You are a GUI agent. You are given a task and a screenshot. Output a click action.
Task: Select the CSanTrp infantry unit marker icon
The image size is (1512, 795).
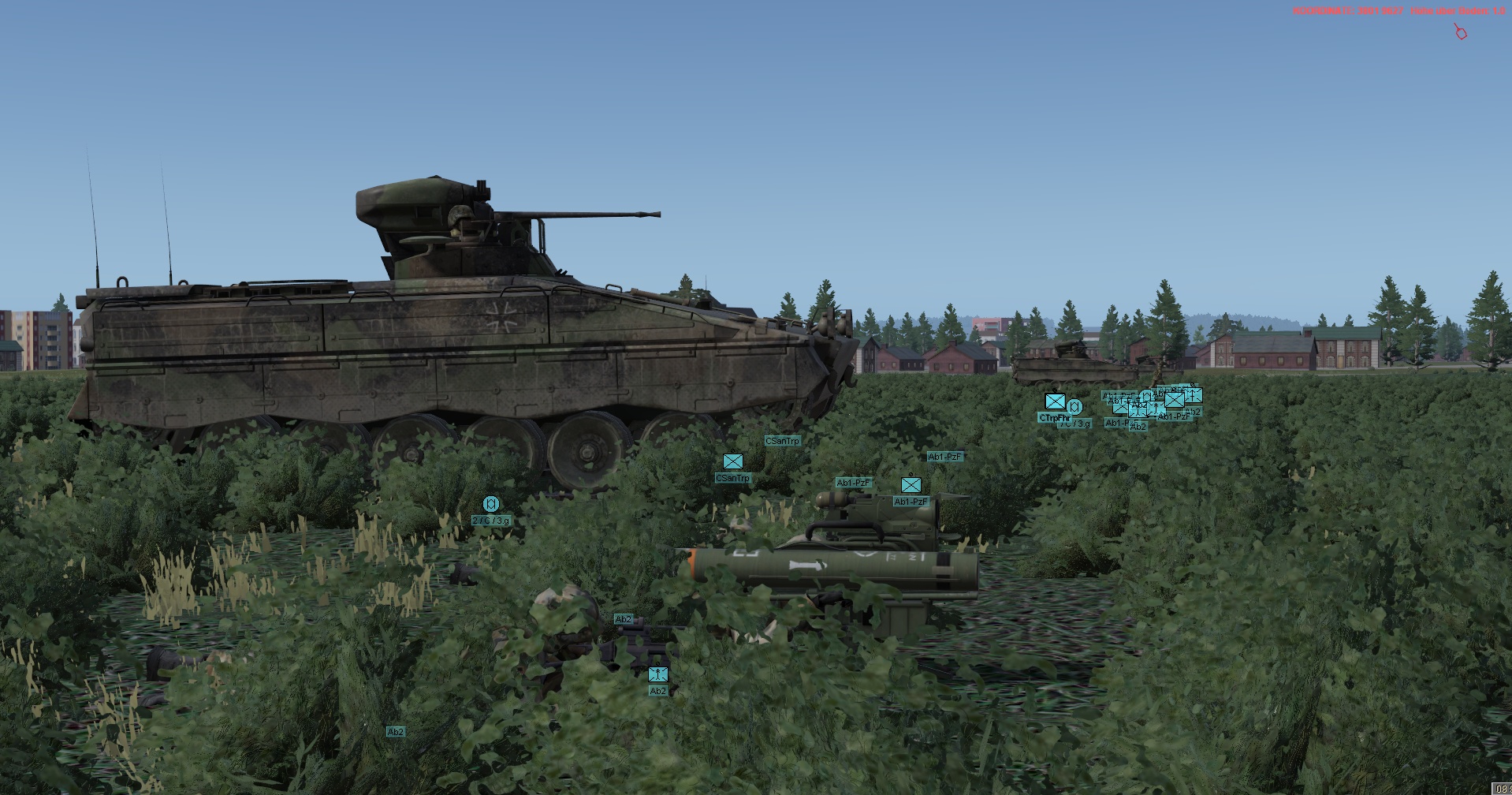click(x=732, y=461)
